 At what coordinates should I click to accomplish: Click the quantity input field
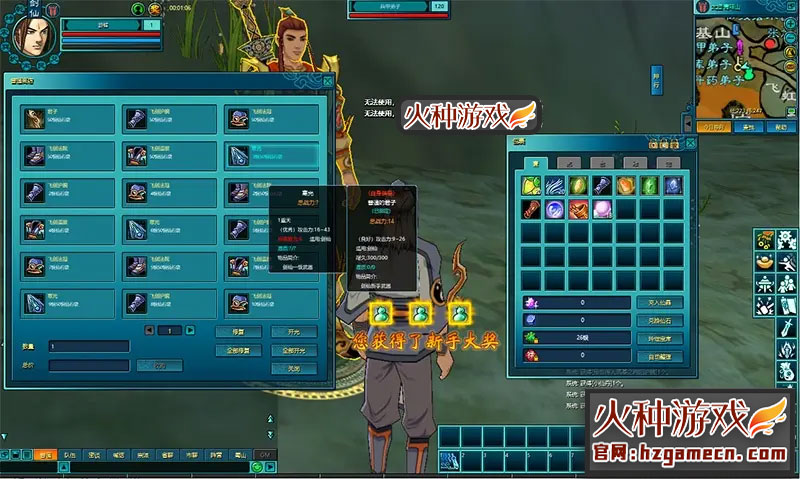88,346
